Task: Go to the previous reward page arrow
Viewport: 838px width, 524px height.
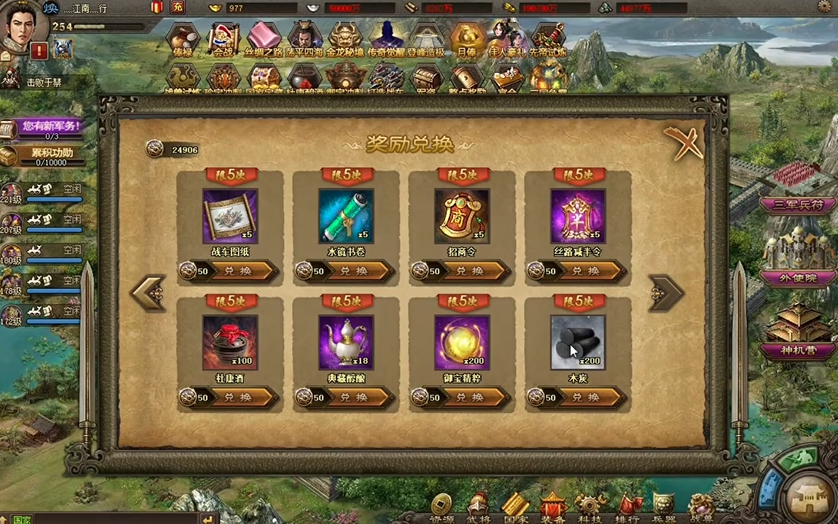Action: click(148, 292)
